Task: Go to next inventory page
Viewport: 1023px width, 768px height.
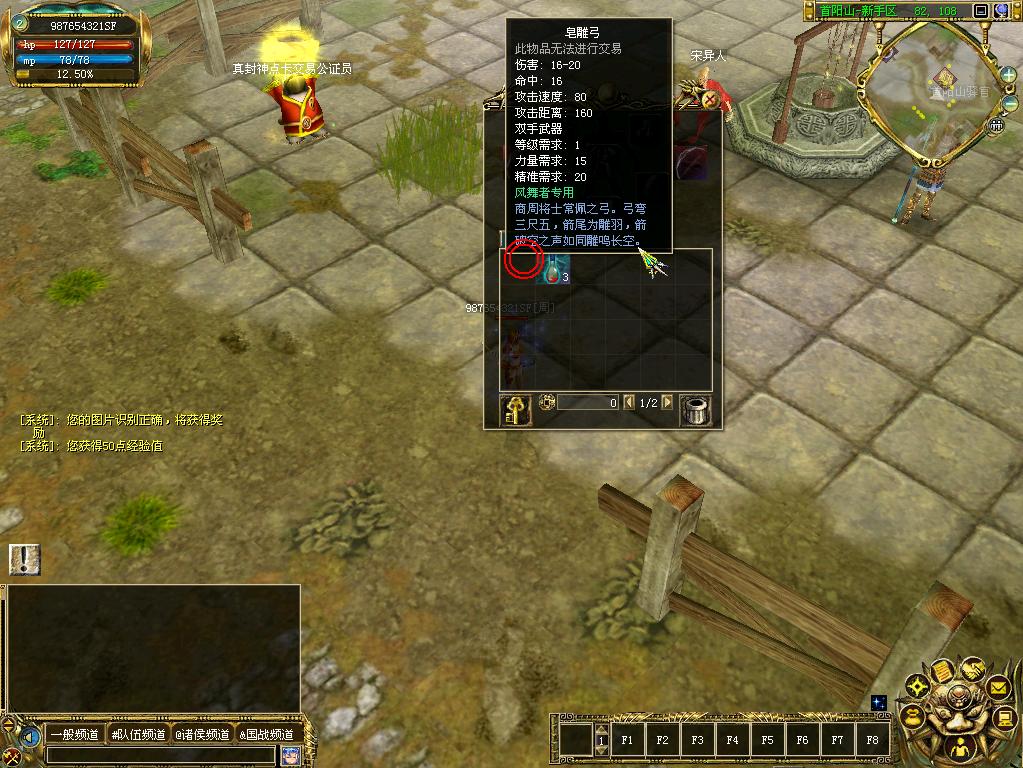Action: click(x=667, y=402)
